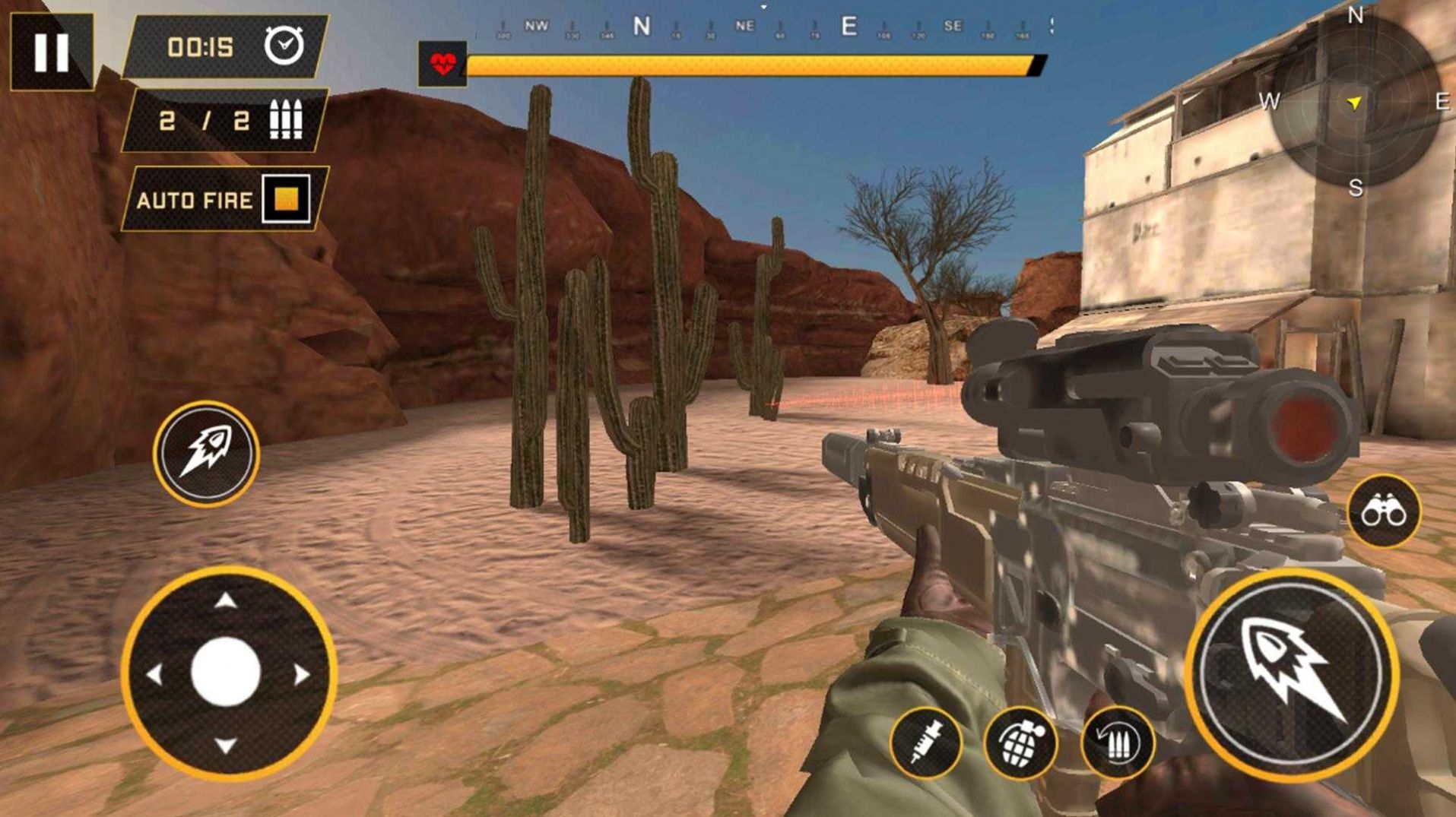Image resolution: width=1456 pixels, height=817 pixels.
Task: Pause the game
Action: coord(51,52)
